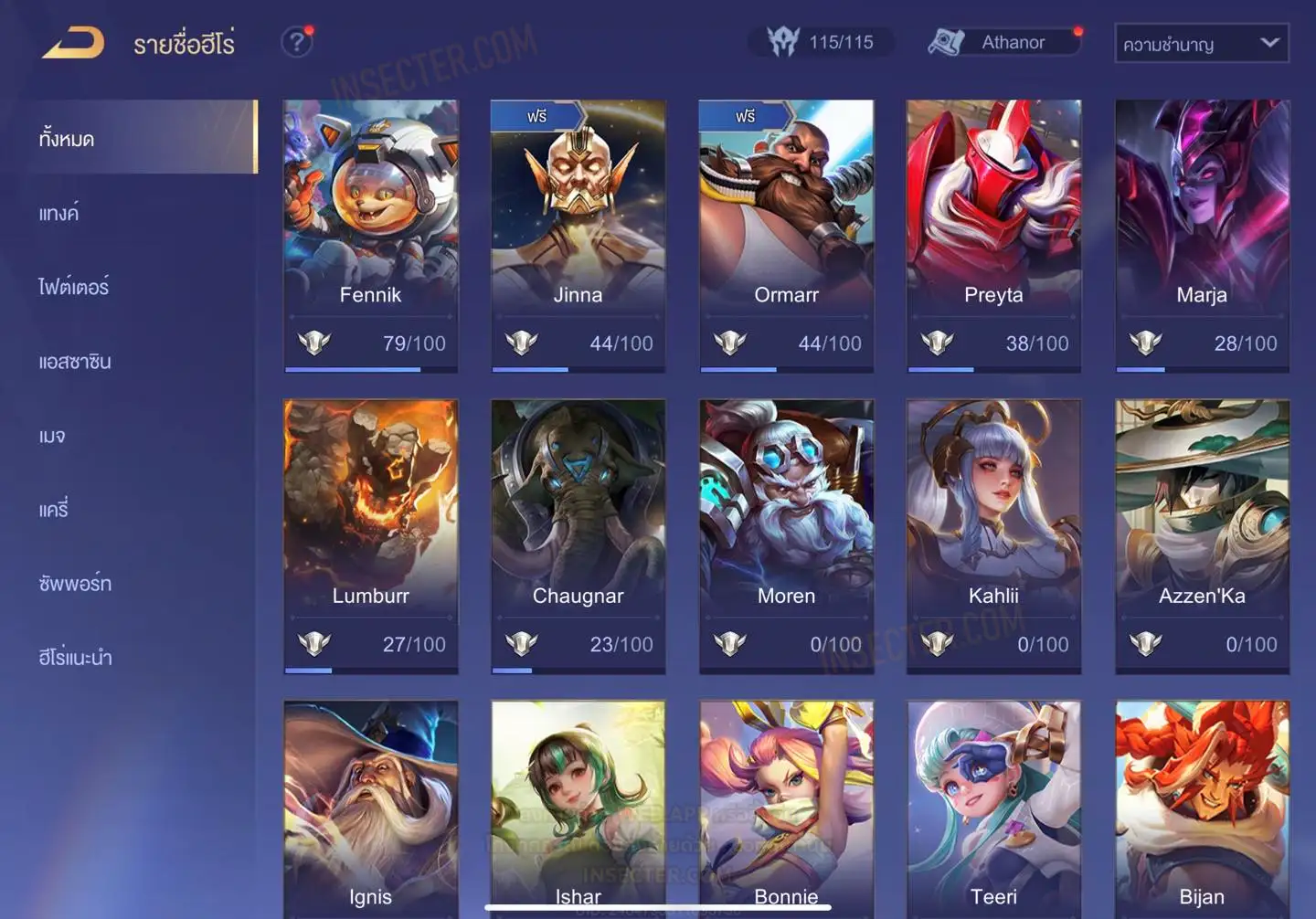Screen dimensions: 1316x919
Task: Switch to the แทงค์ category tab
Action: [x=58, y=213]
